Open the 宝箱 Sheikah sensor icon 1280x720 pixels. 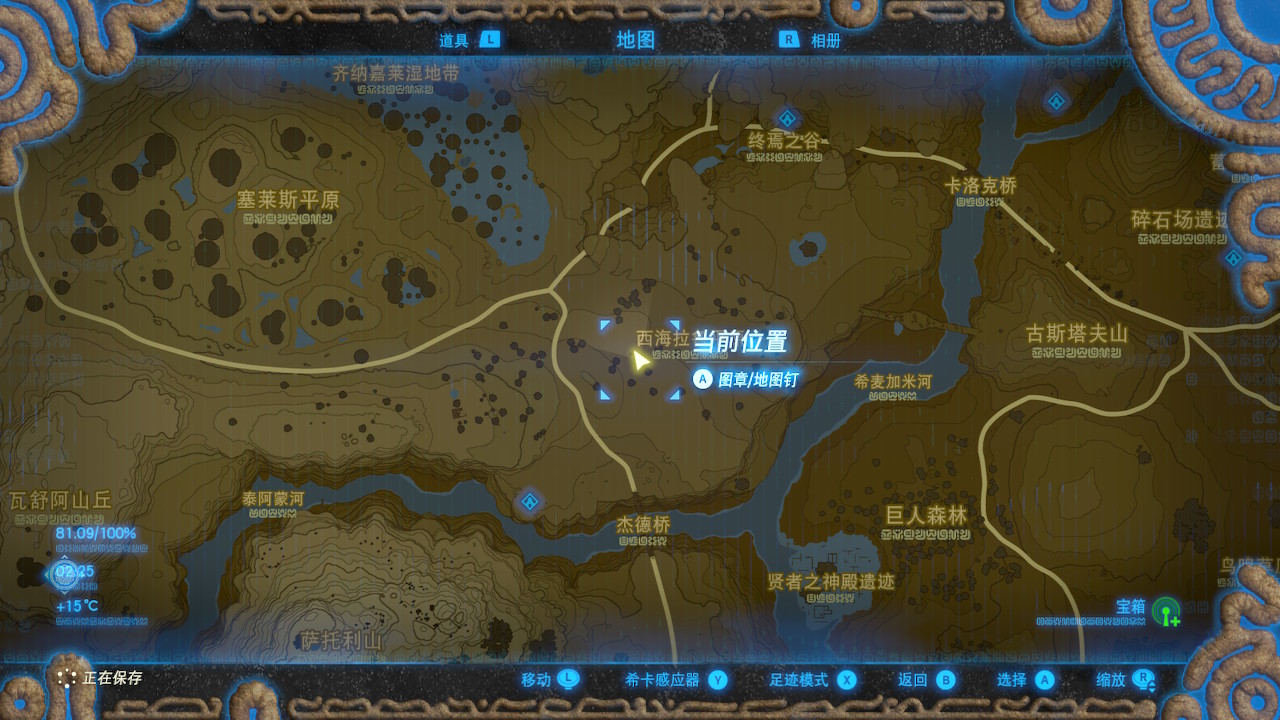1166,611
